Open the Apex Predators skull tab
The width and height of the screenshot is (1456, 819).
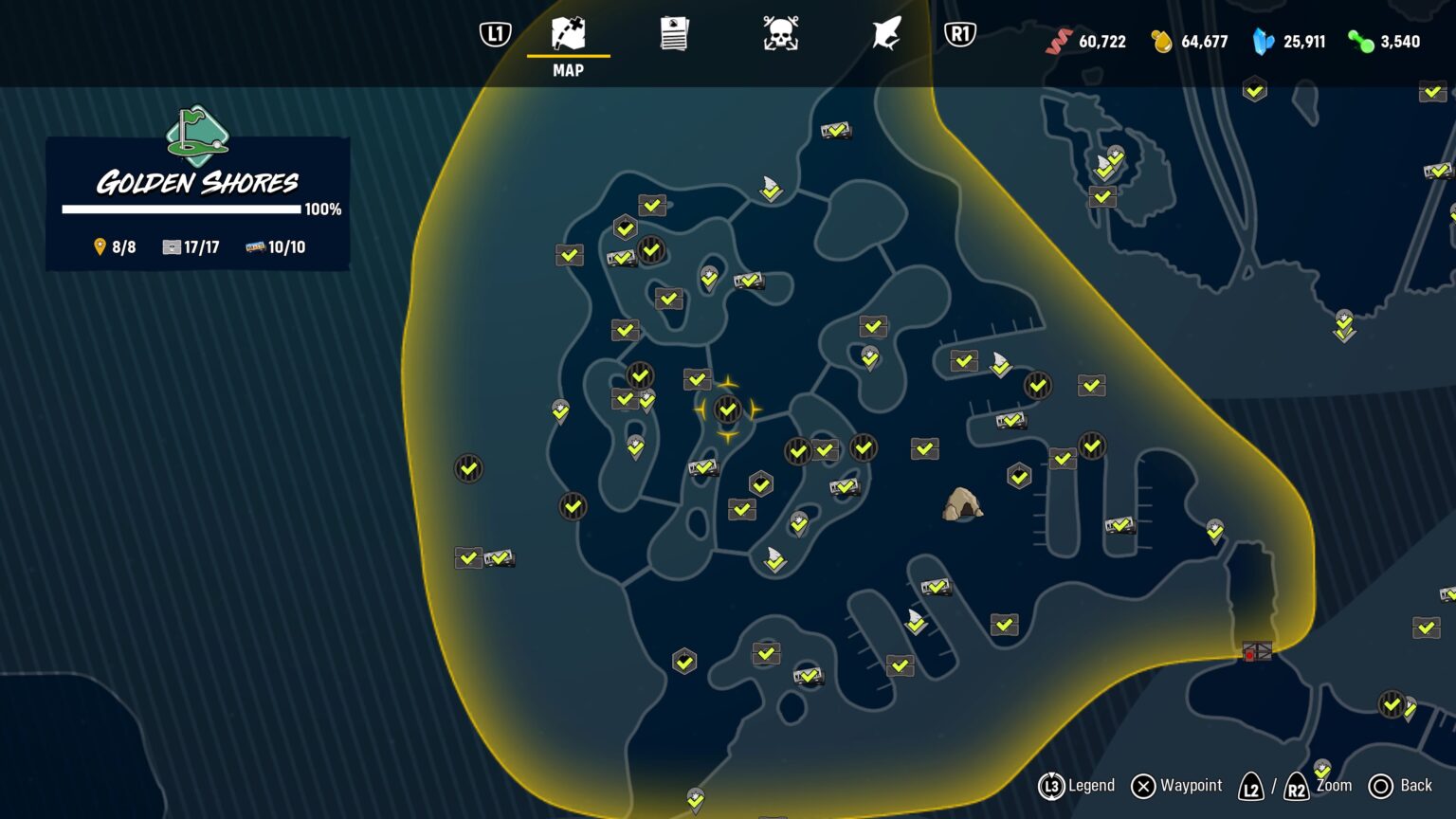click(780, 34)
